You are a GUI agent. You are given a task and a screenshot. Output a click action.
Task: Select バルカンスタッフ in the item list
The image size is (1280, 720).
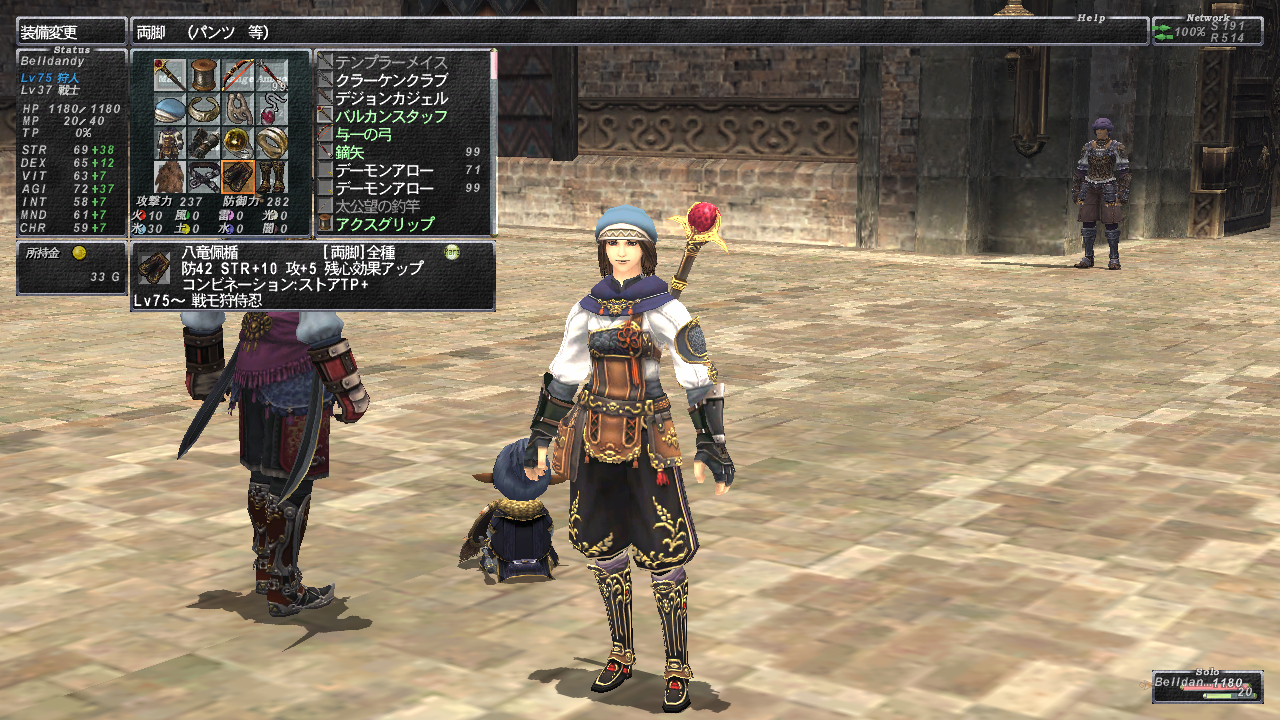point(391,116)
